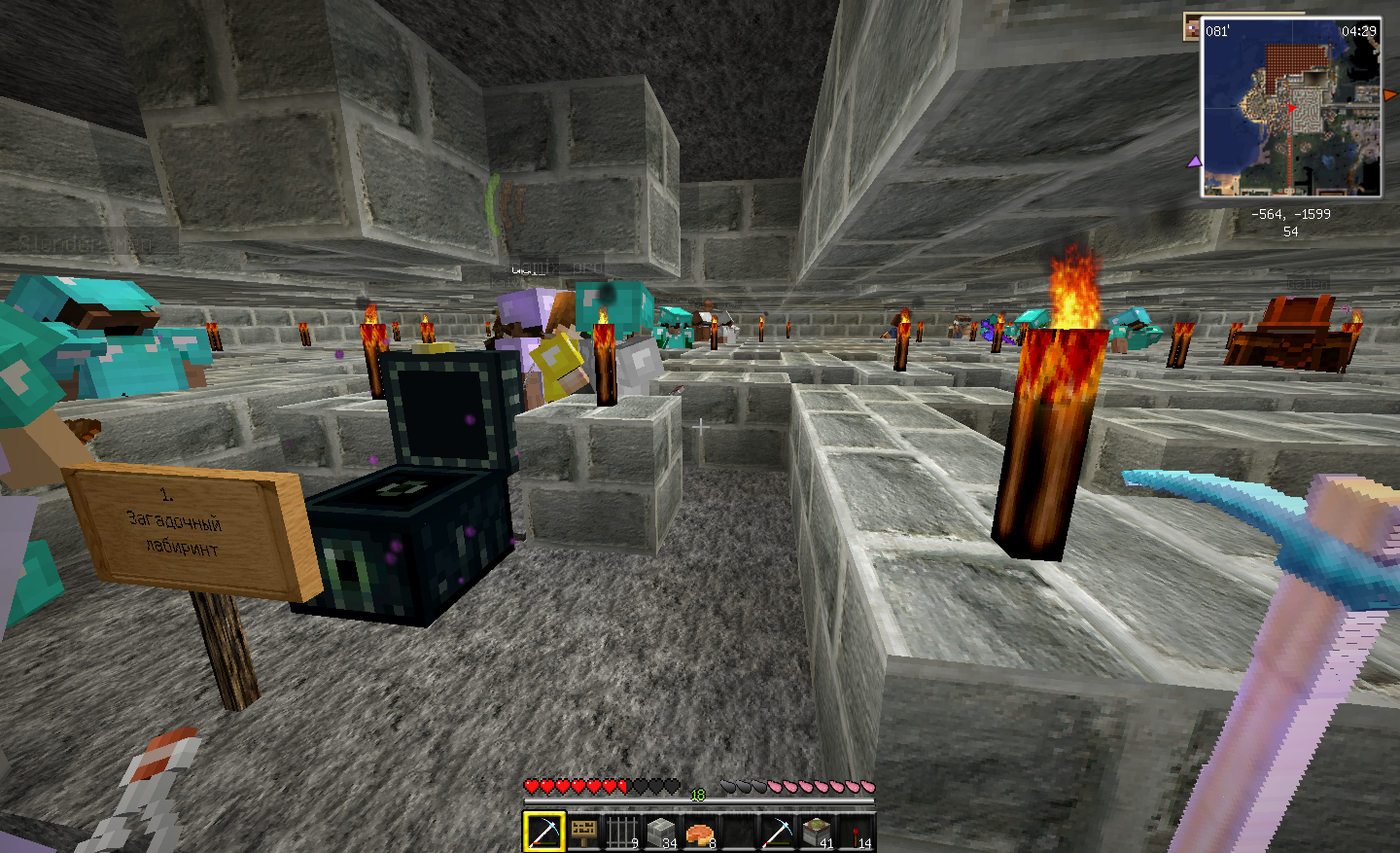Select the redstone torch stack of 14

click(856, 832)
